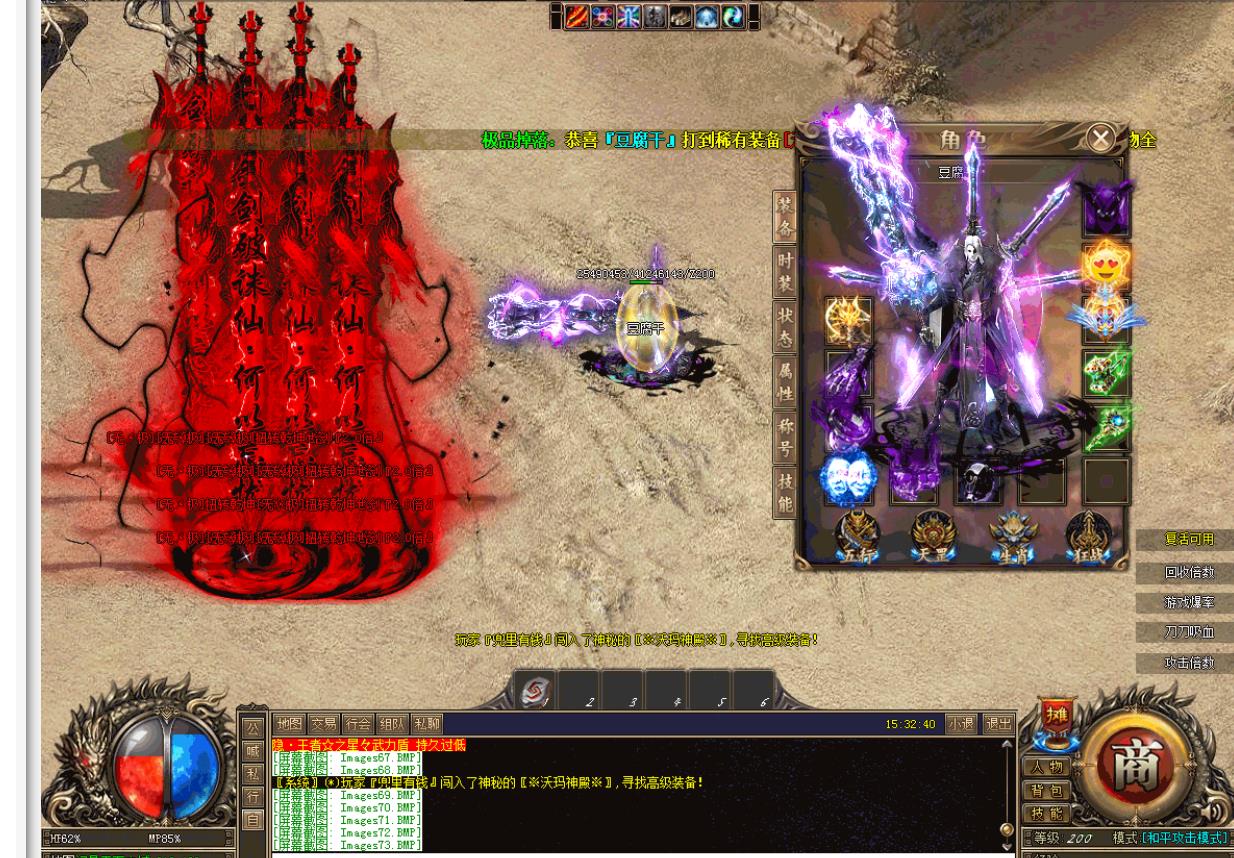The image size is (1234, 858).
Task: Open the 背包 bag button
Action: (x=1045, y=791)
